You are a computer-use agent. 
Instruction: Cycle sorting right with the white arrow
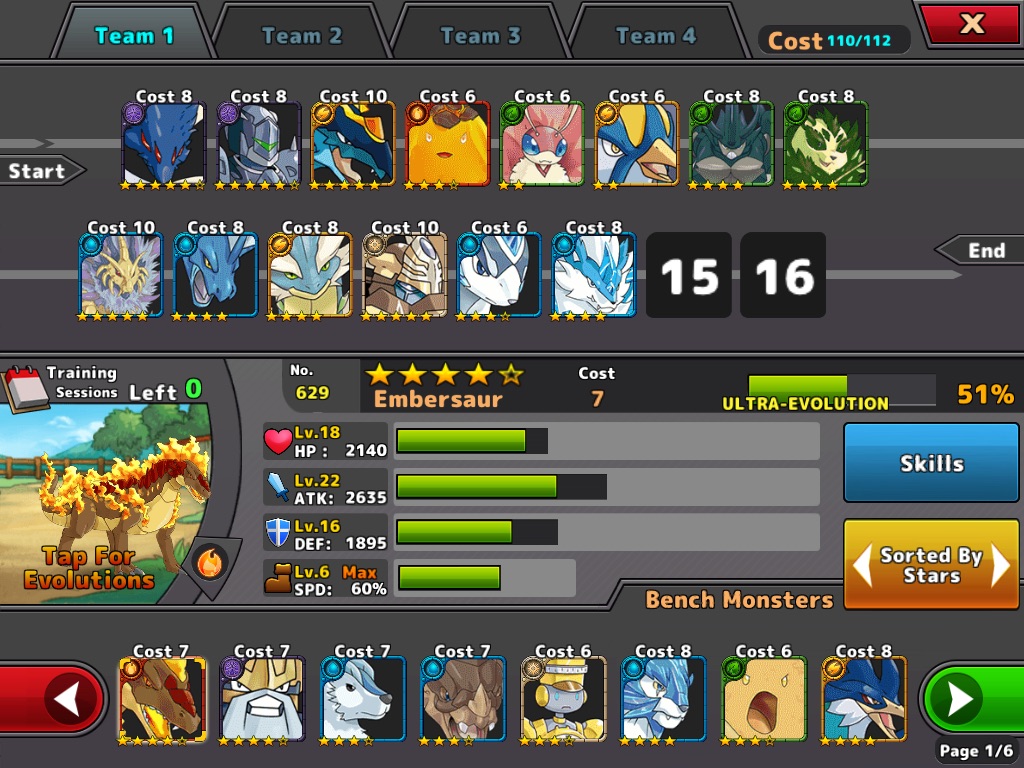1001,566
